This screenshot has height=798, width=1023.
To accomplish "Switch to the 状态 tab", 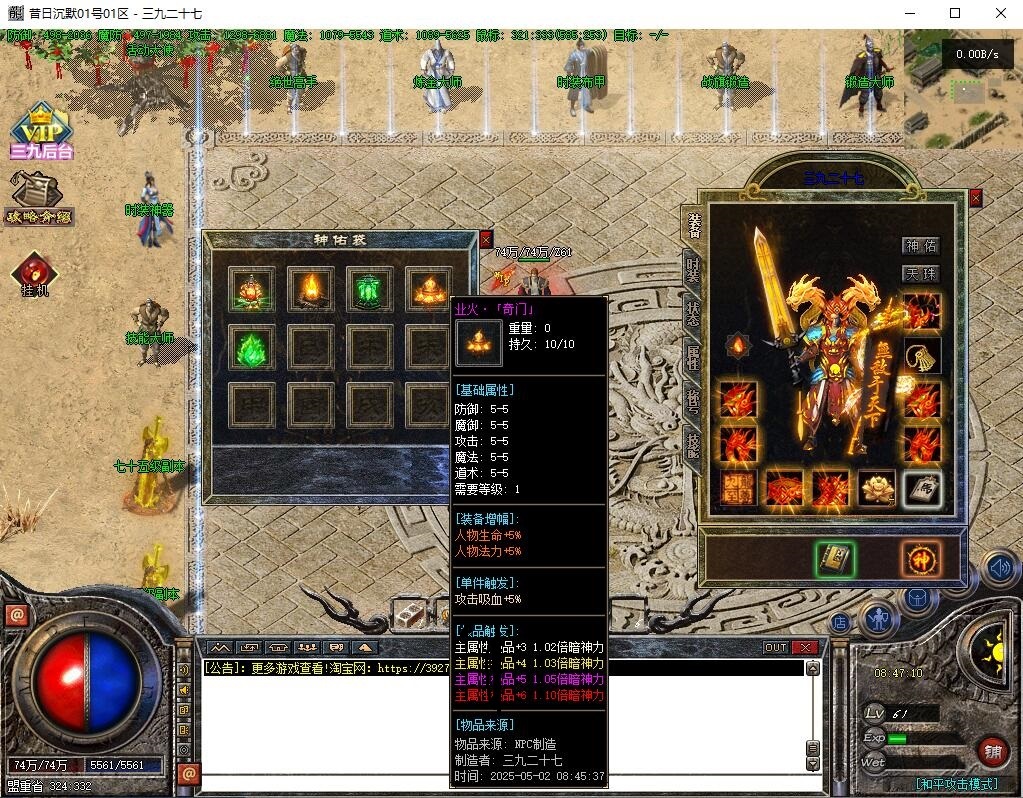I will coord(692,311).
